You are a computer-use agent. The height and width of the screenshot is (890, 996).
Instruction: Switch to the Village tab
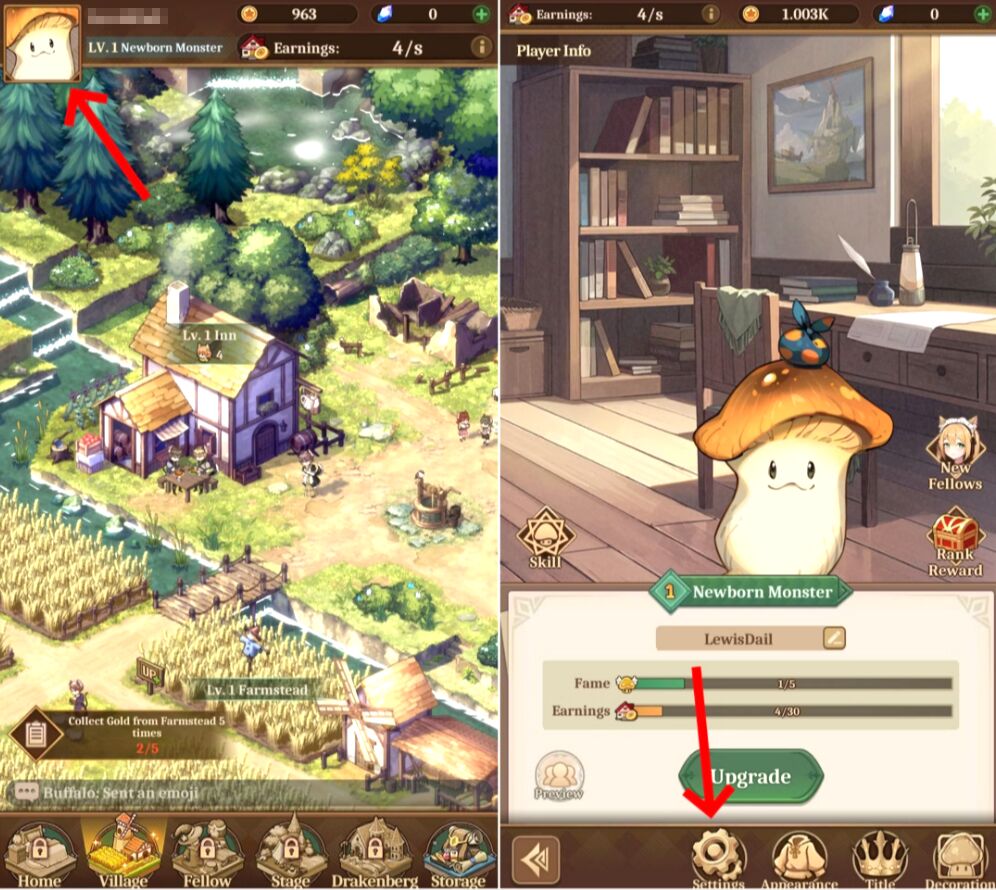click(x=123, y=852)
